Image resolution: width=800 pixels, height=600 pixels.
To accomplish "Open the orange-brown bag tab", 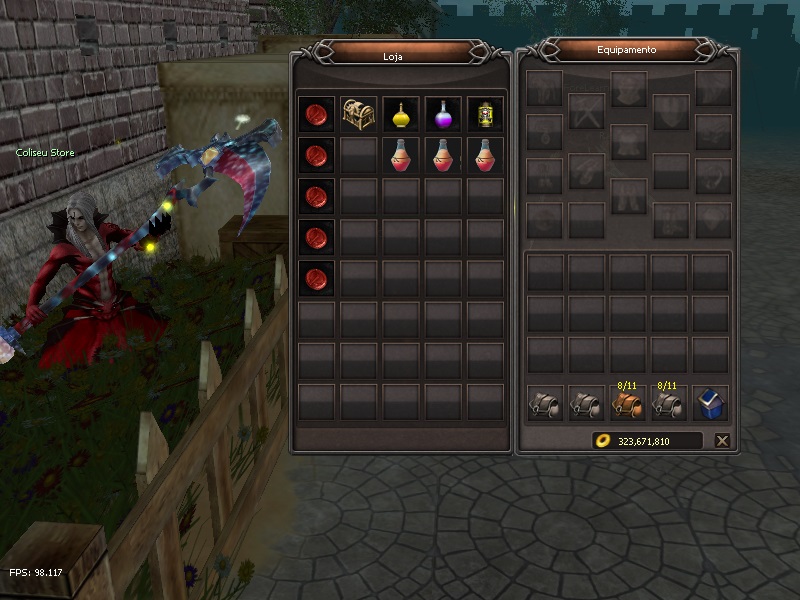I will point(627,403).
